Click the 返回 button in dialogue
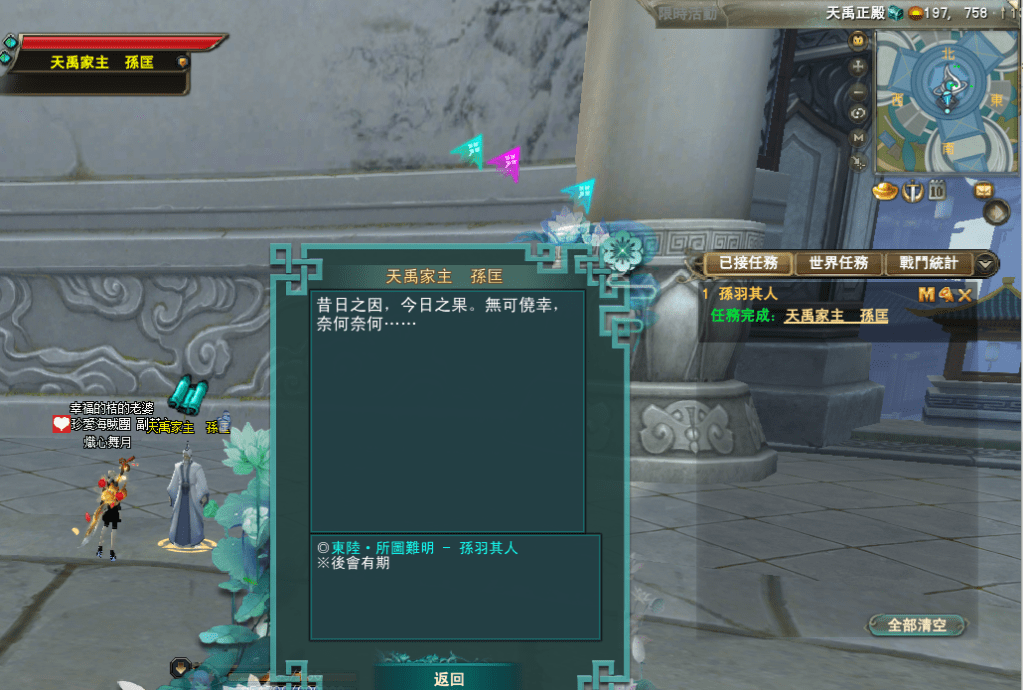The width and height of the screenshot is (1023, 690). tap(449, 679)
